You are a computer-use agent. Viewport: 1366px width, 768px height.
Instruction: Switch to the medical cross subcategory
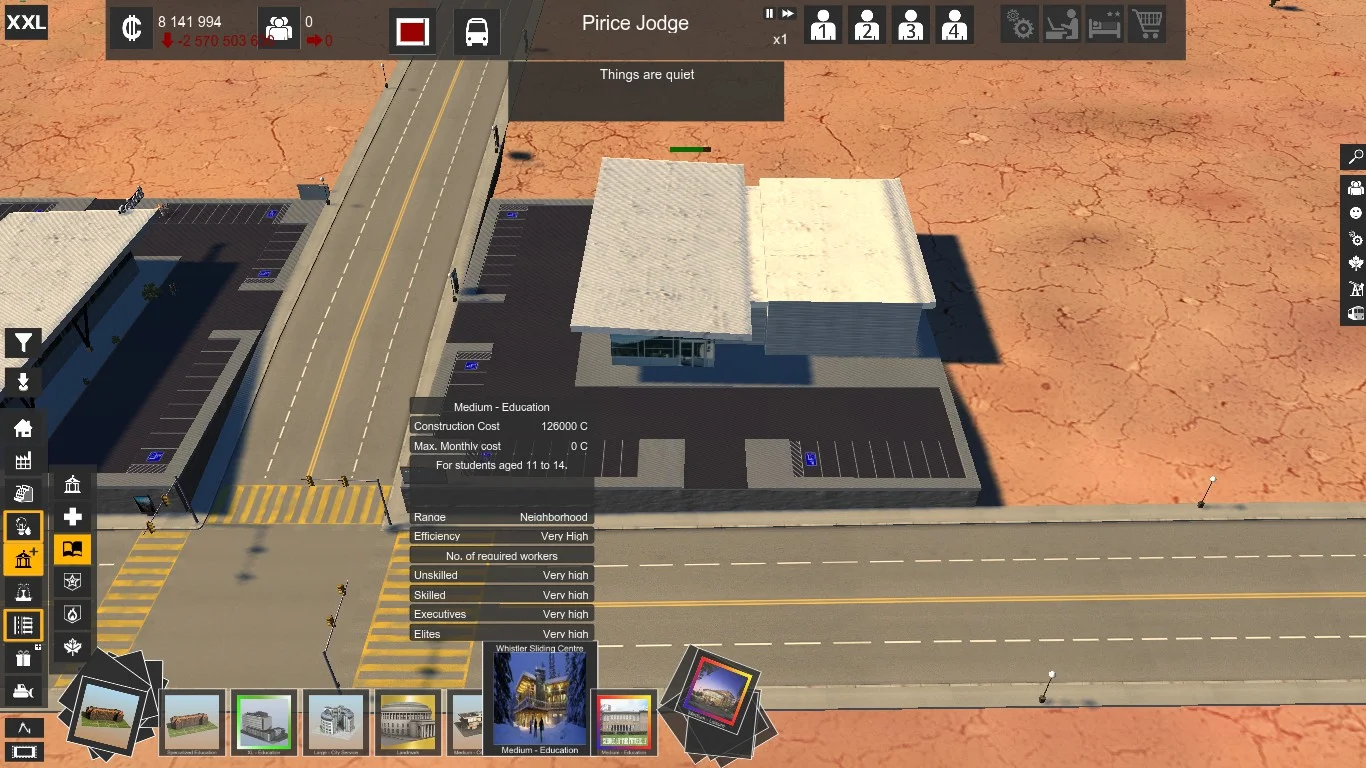(x=73, y=517)
